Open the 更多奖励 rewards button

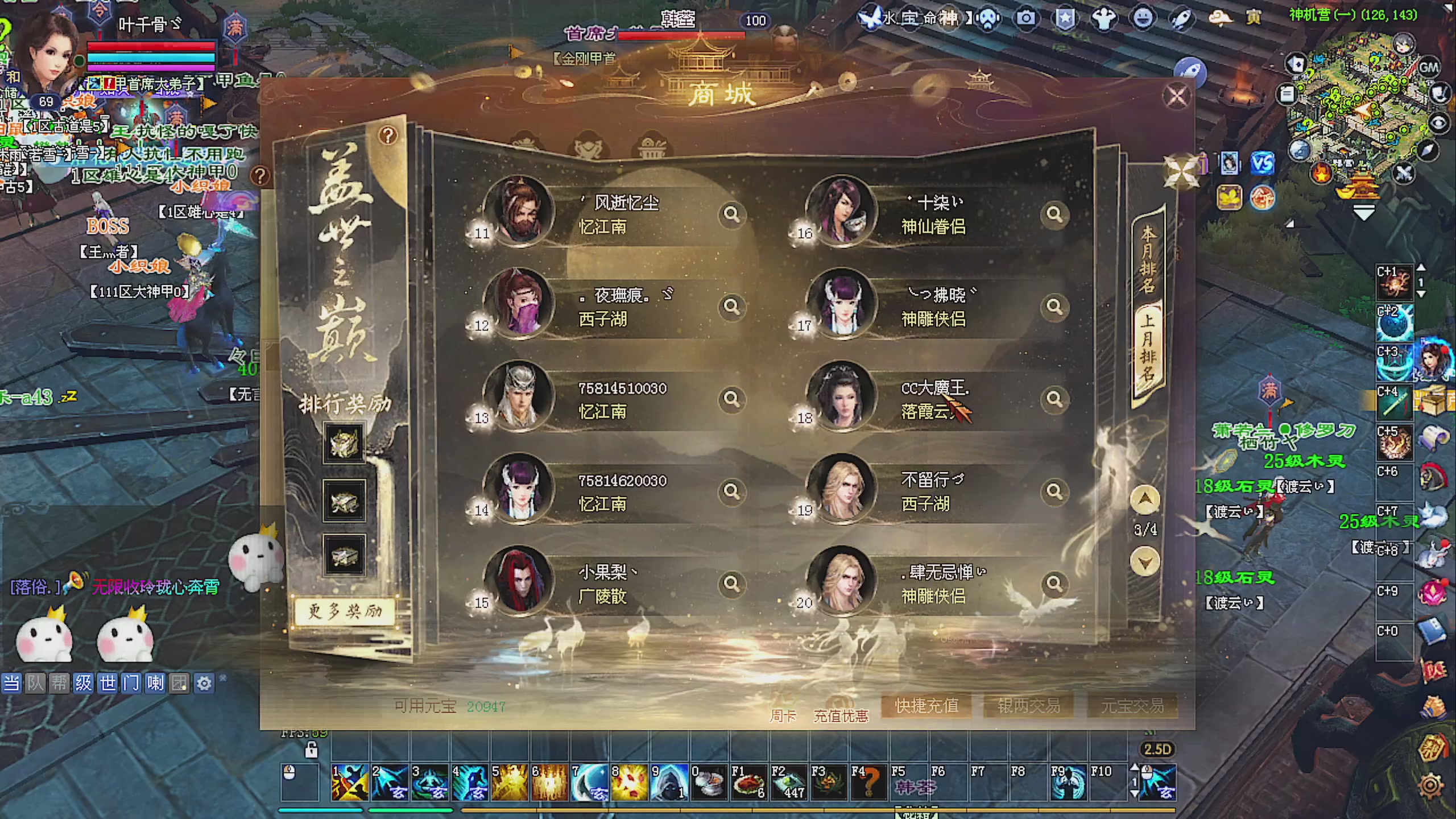(345, 611)
